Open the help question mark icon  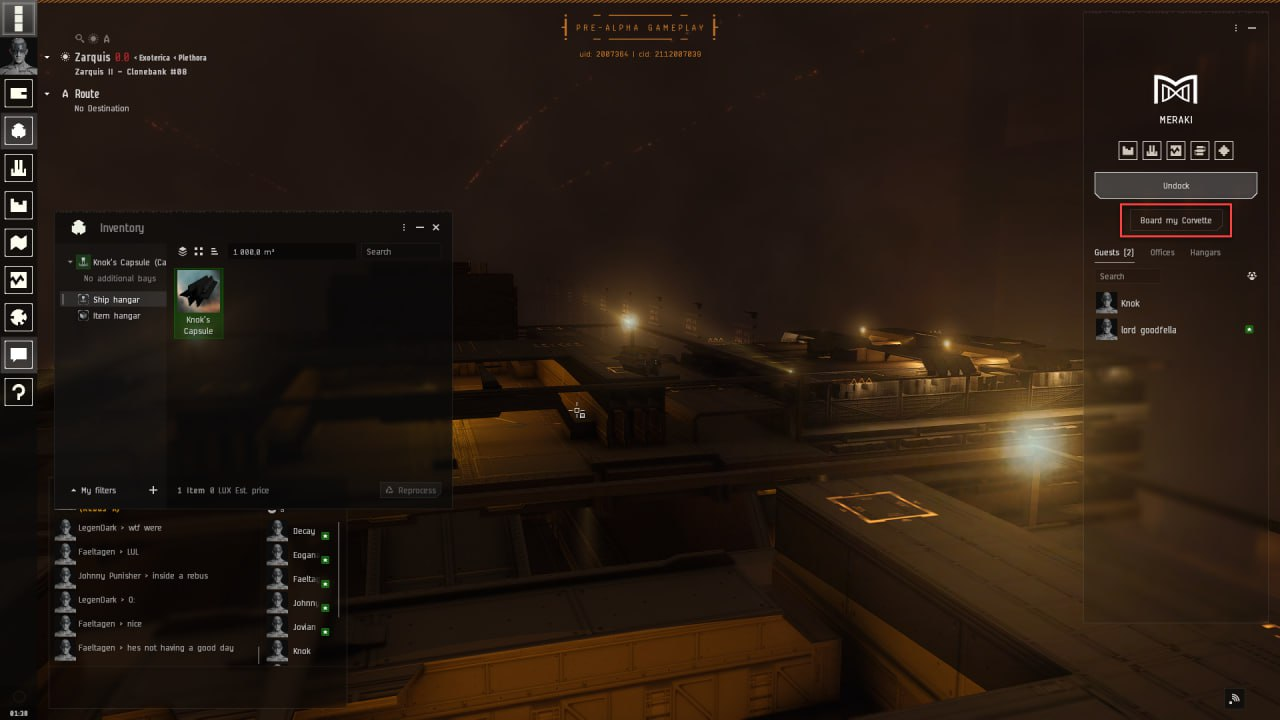click(x=19, y=392)
